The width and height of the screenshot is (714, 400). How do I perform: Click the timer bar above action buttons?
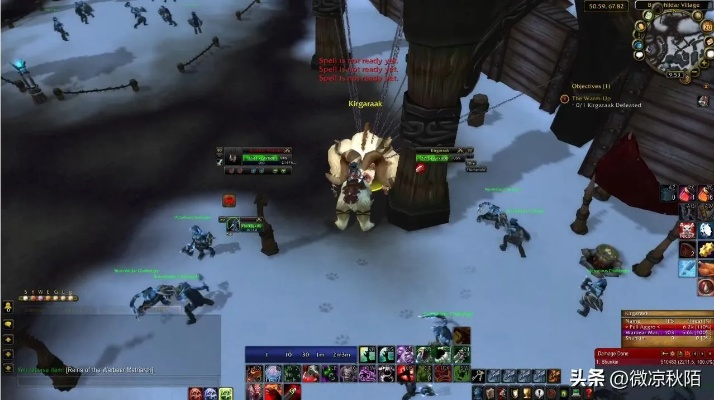(299, 353)
